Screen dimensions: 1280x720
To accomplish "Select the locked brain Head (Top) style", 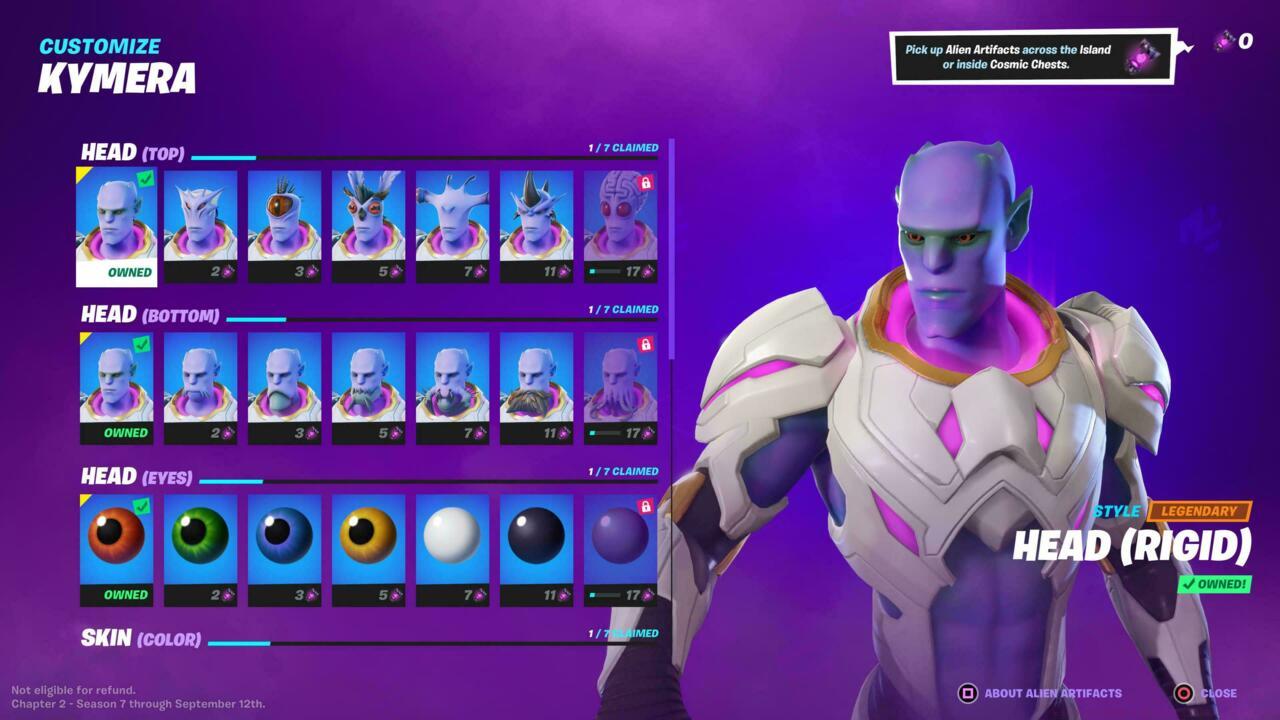I will (620, 215).
